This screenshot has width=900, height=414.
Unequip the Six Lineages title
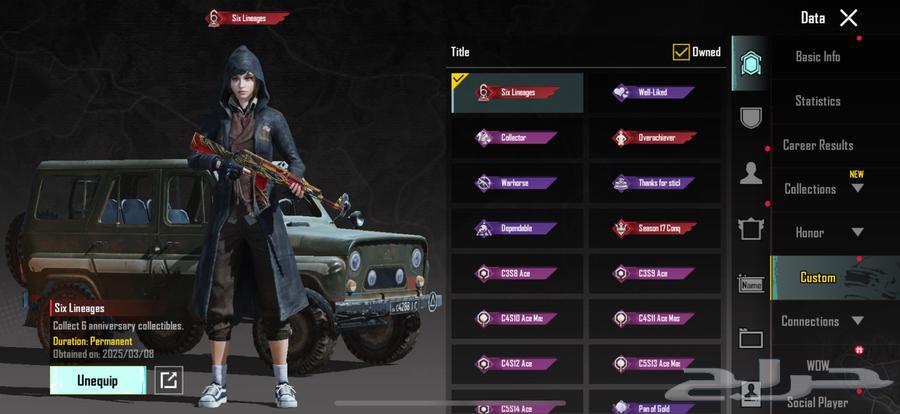pyautogui.click(x=98, y=380)
